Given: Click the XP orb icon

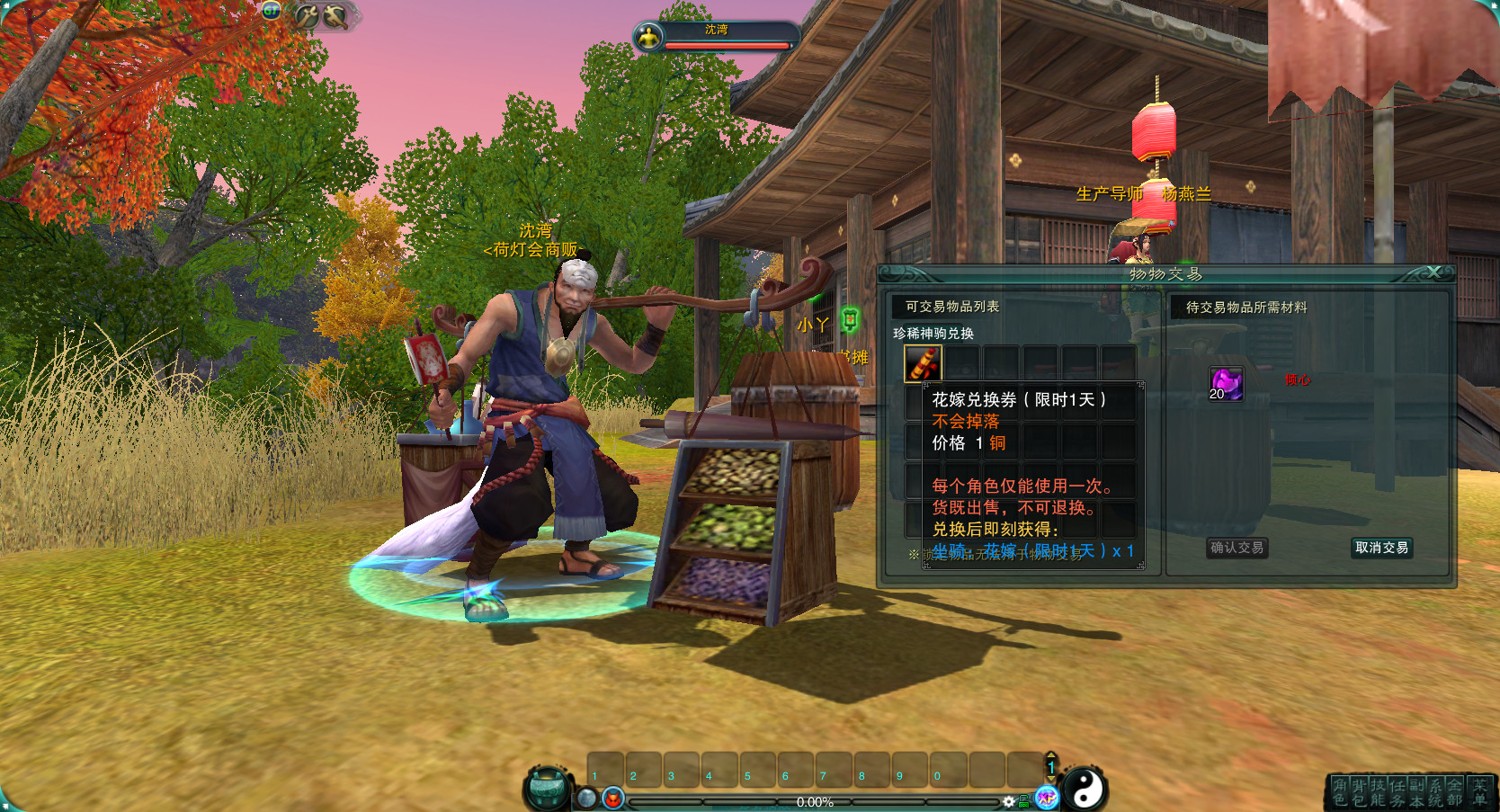Looking at the screenshot, I should tap(1047, 797).
